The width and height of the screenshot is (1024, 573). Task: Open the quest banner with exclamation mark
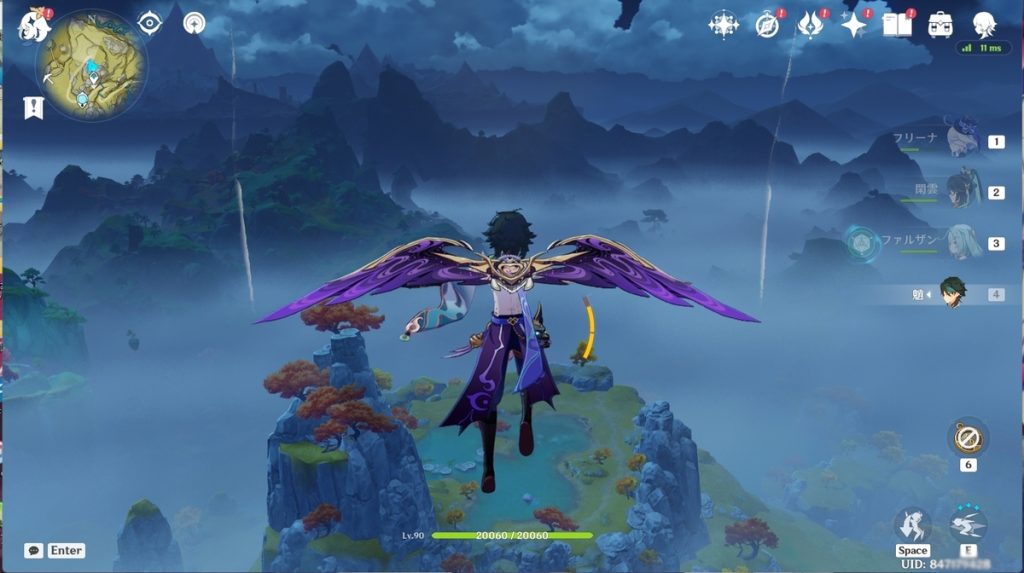coord(34,107)
